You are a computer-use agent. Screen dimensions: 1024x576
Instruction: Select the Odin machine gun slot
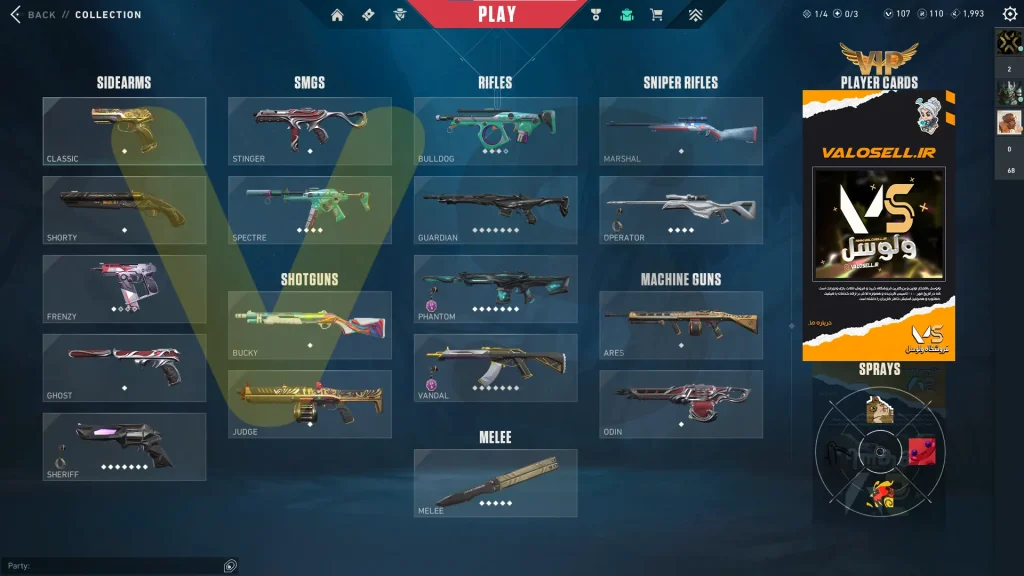click(681, 404)
